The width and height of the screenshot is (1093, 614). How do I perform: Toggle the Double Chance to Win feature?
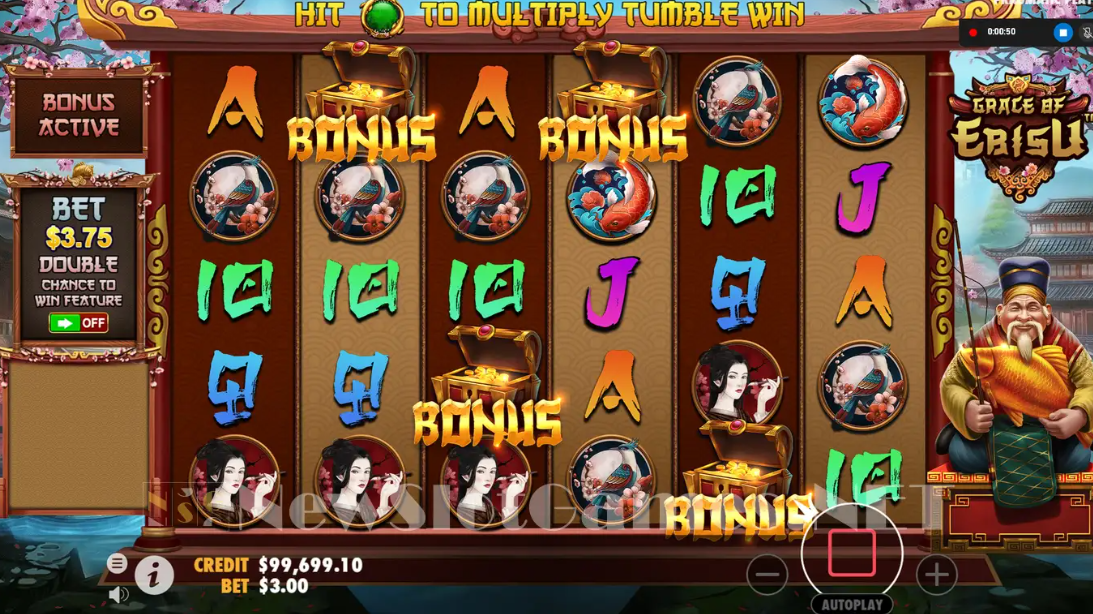(x=79, y=323)
